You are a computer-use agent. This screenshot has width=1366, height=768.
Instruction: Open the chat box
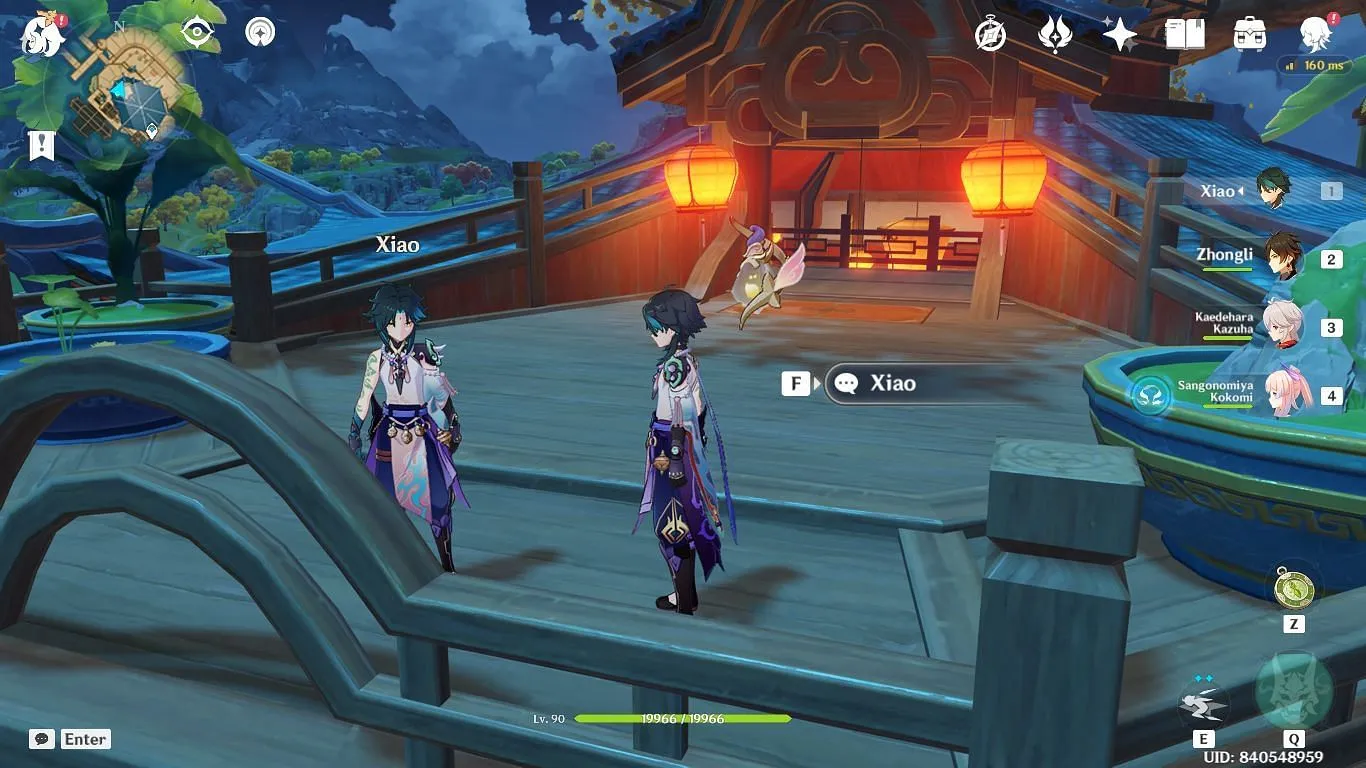(x=42, y=739)
